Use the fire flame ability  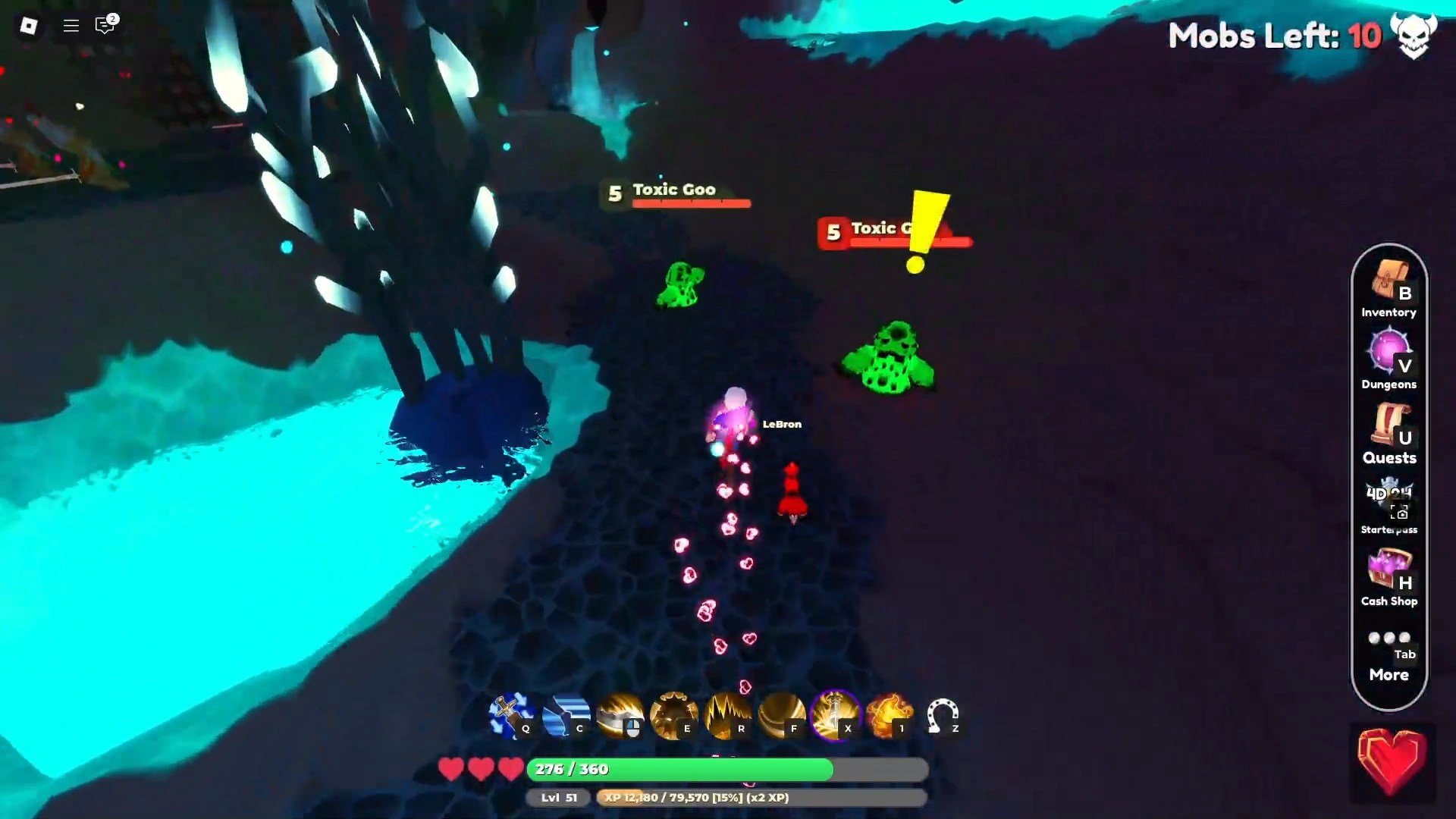coord(889,716)
